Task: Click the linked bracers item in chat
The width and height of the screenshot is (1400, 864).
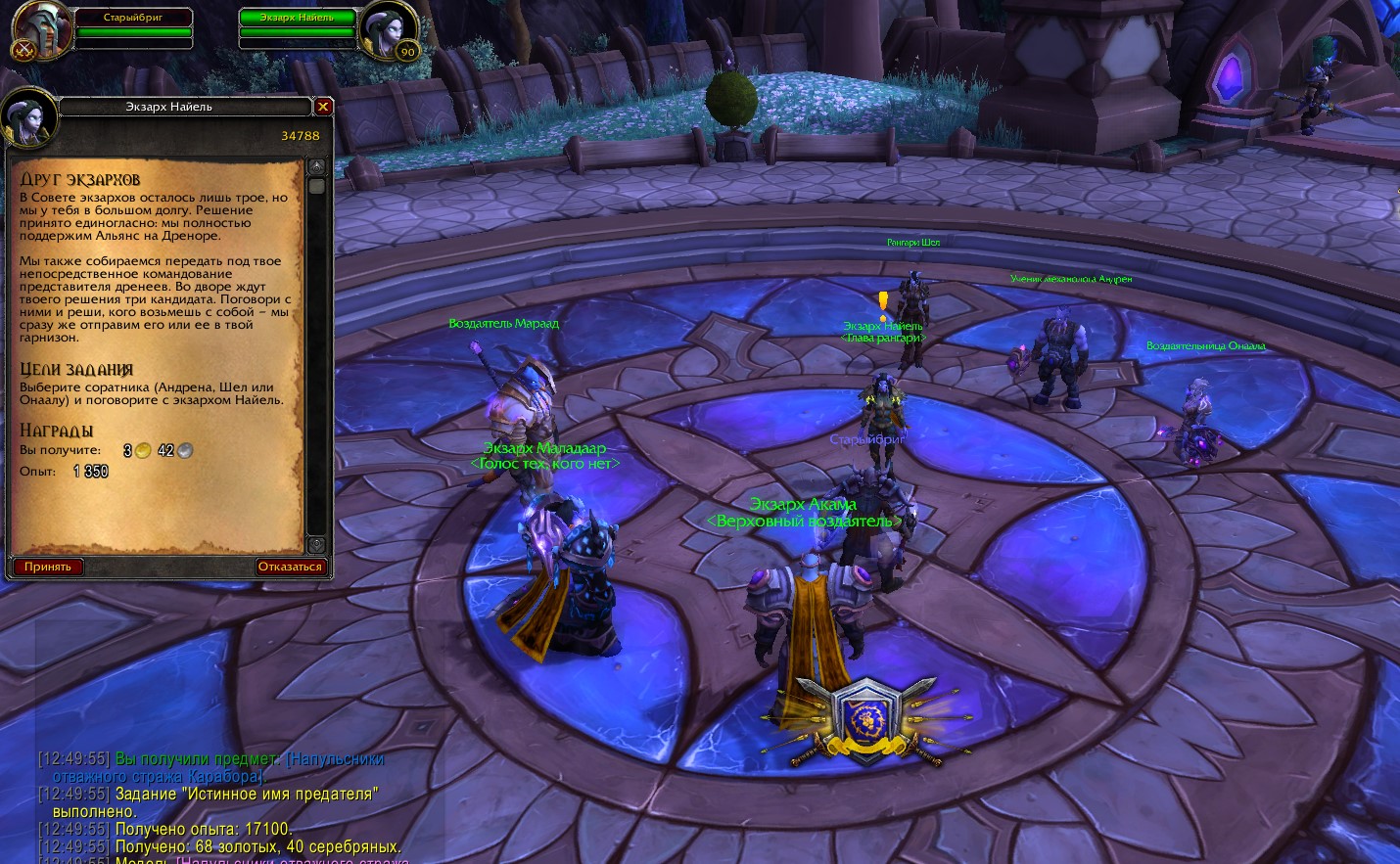Action: (335, 759)
